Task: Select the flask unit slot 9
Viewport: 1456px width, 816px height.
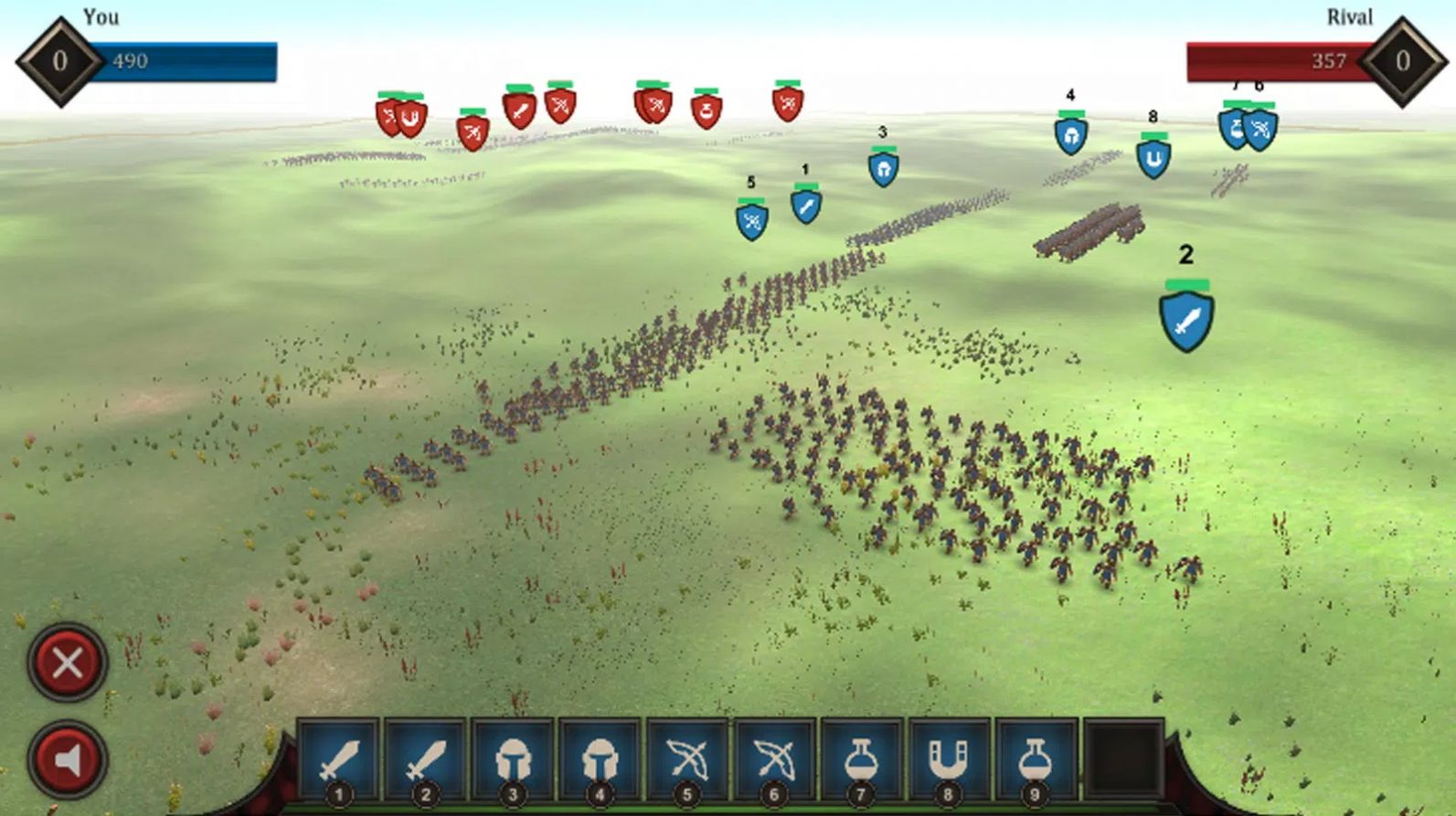Action: click(x=1035, y=760)
